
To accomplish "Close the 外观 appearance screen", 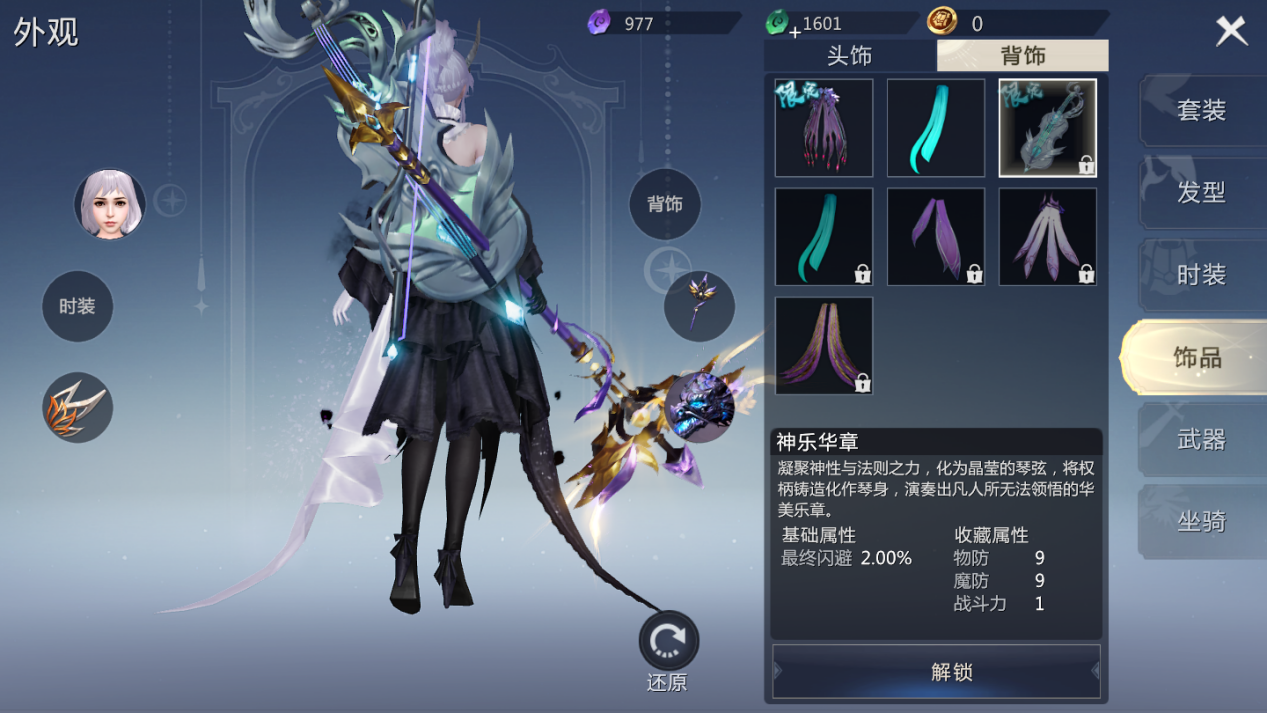I will (x=1231, y=32).
